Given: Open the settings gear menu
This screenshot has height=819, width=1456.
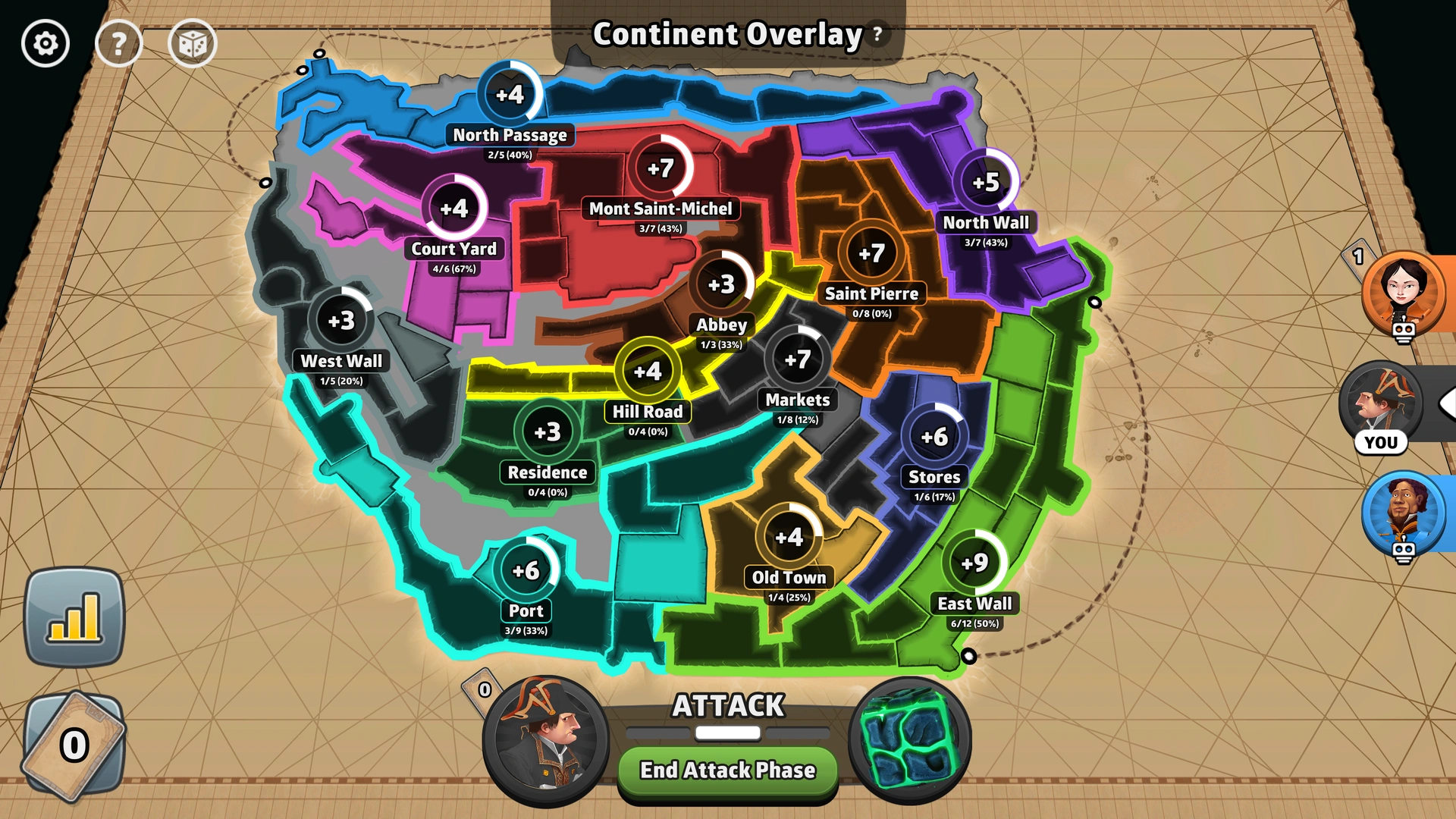Looking at the screenshot, I should point(44,44).
